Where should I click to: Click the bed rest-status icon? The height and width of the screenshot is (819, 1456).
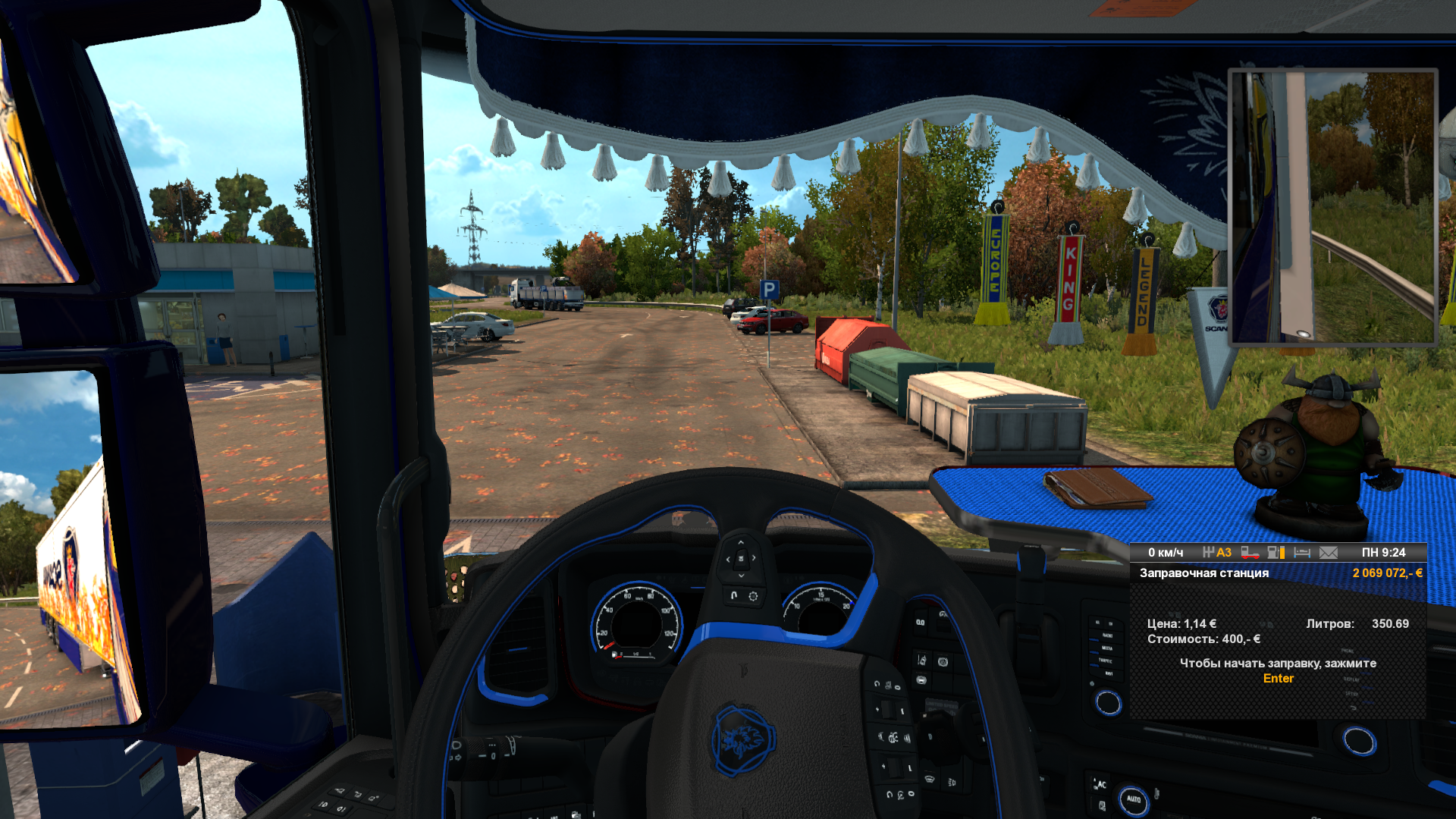tap(1302, 553)
